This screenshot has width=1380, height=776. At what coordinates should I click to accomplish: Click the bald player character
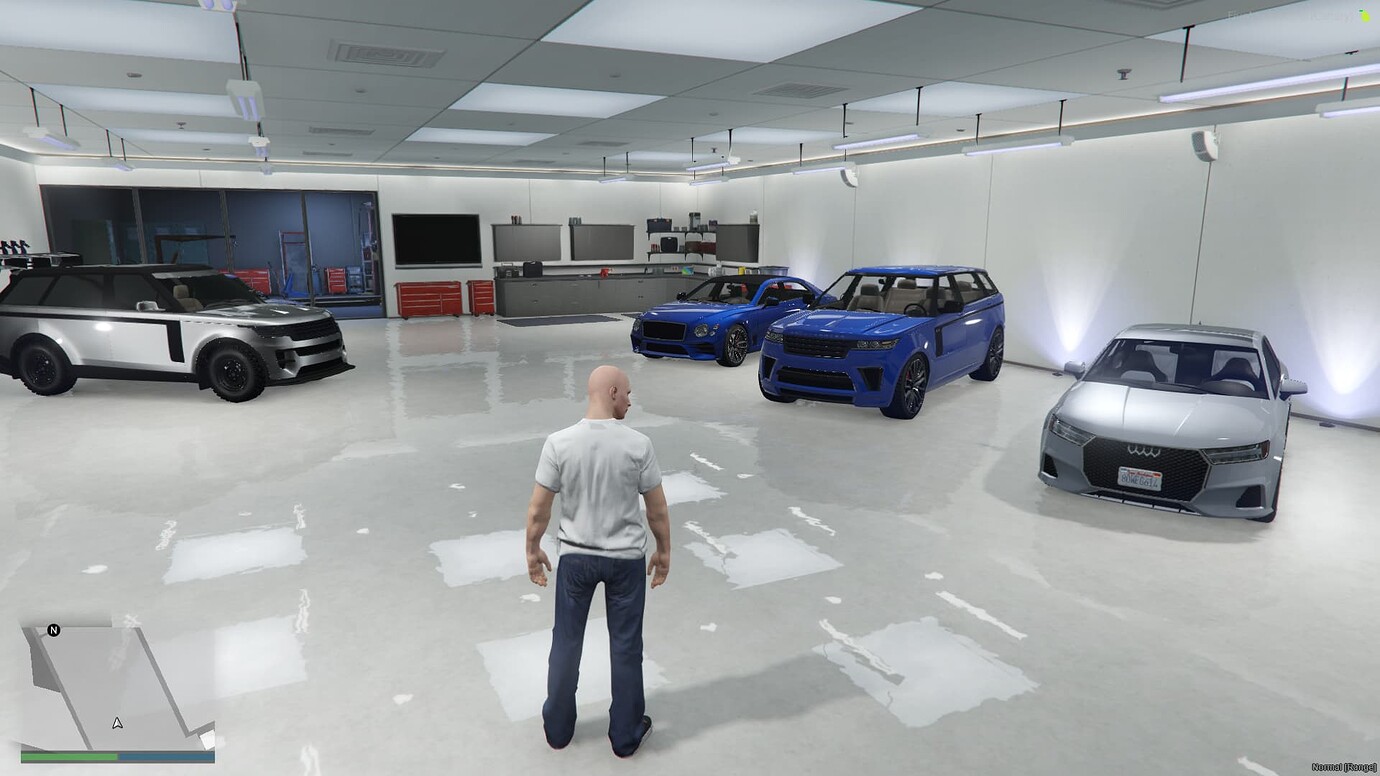coord(600,500)
